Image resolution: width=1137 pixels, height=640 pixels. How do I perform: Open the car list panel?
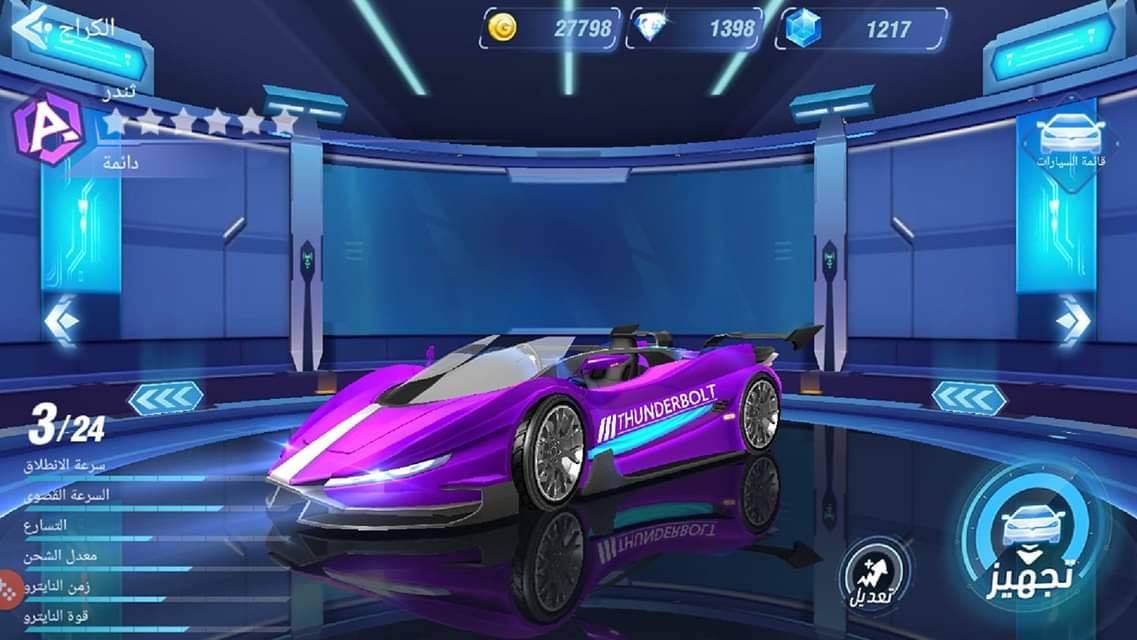[1071, 142]
